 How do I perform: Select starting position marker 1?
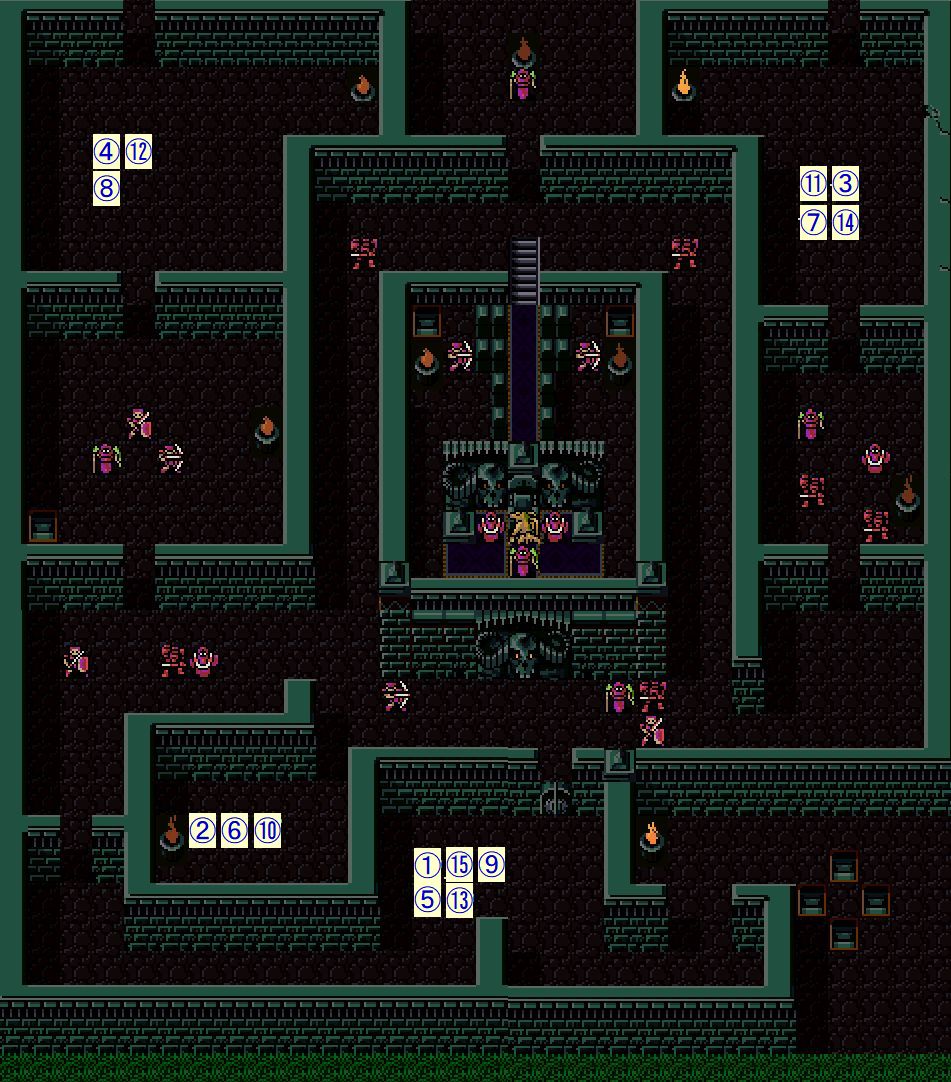pyautogui.click(x=427, y=865)
